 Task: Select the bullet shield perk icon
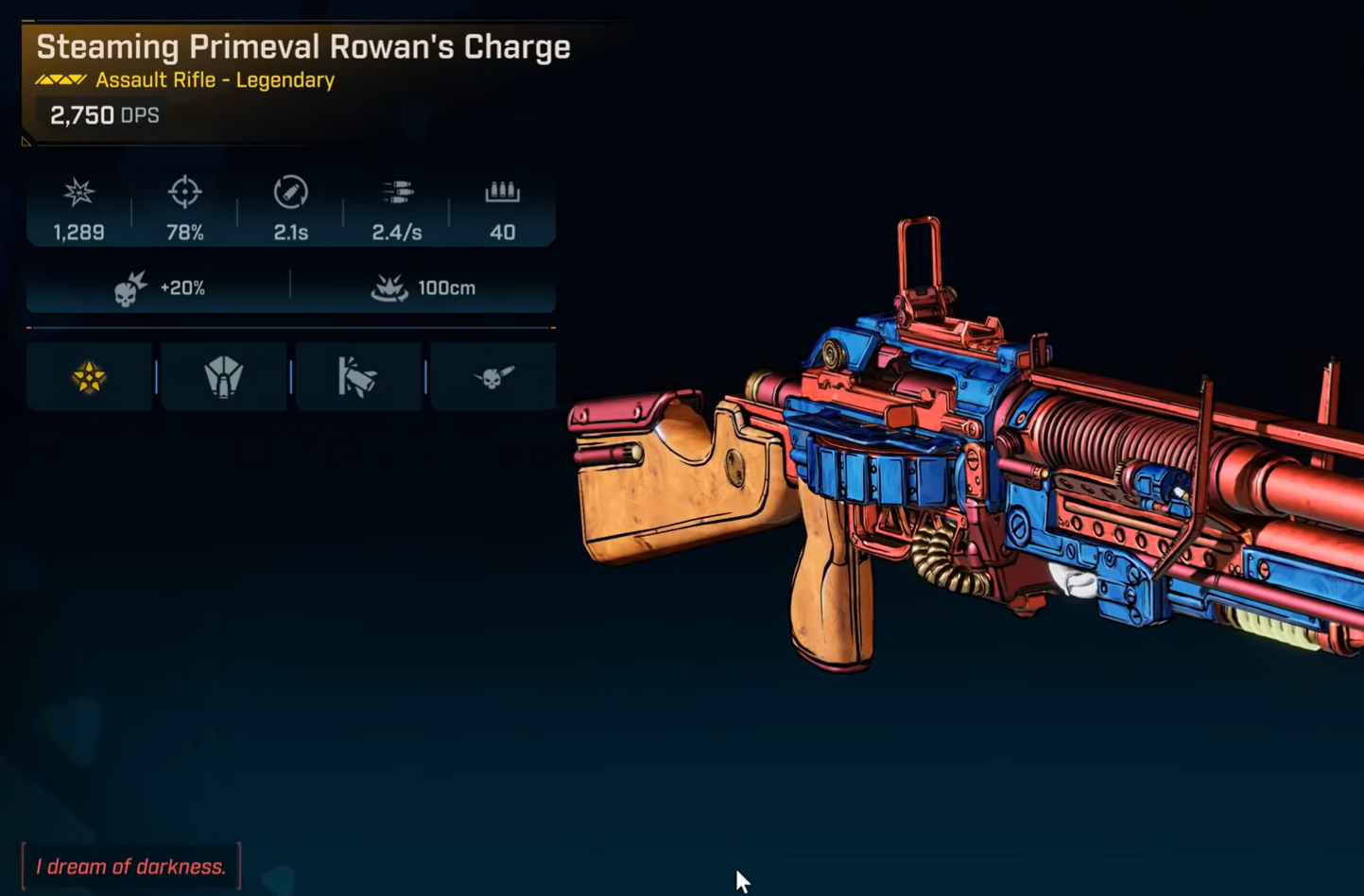224,378
